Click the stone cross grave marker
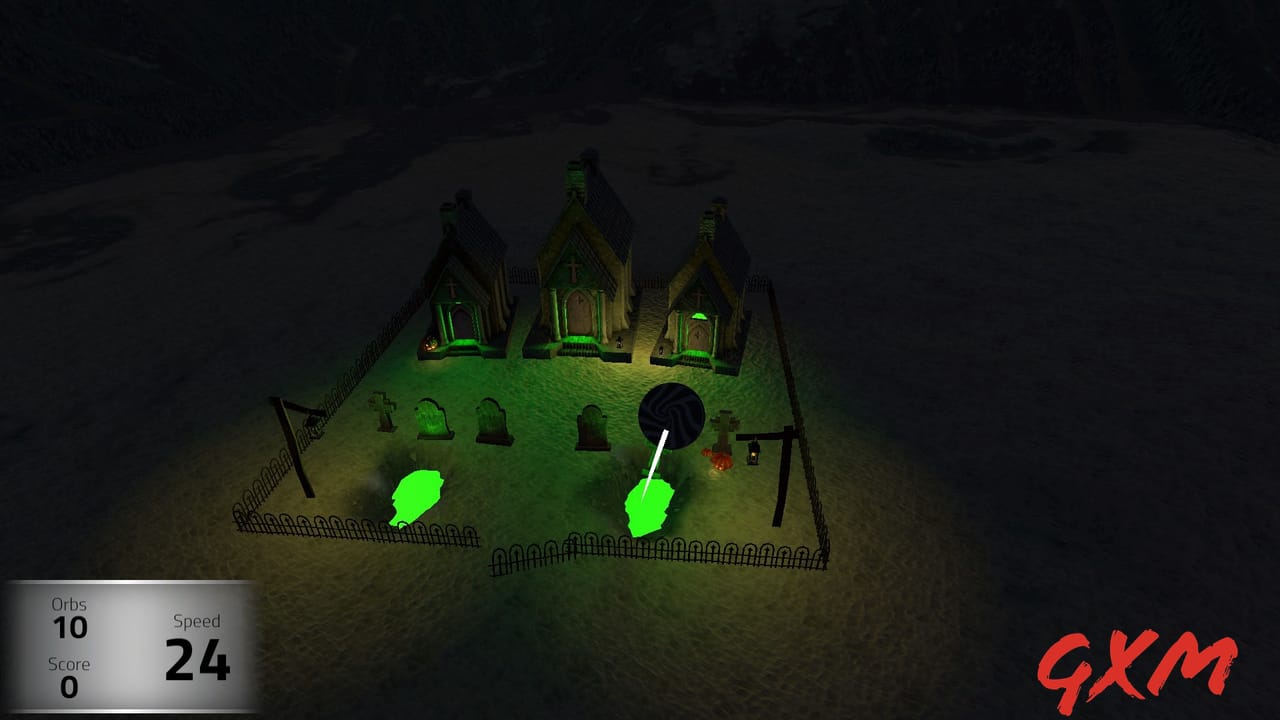Viewport: 1280px width, 720px height. pyautogui.click(x=722, y=427)
